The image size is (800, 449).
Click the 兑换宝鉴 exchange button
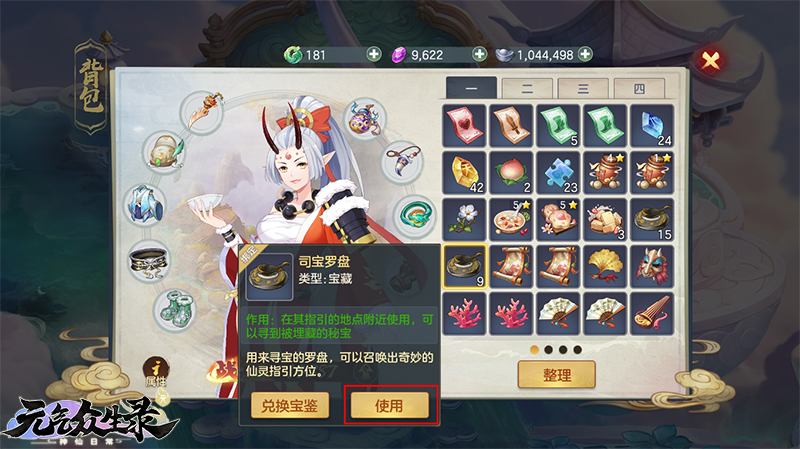coord(289,405)
